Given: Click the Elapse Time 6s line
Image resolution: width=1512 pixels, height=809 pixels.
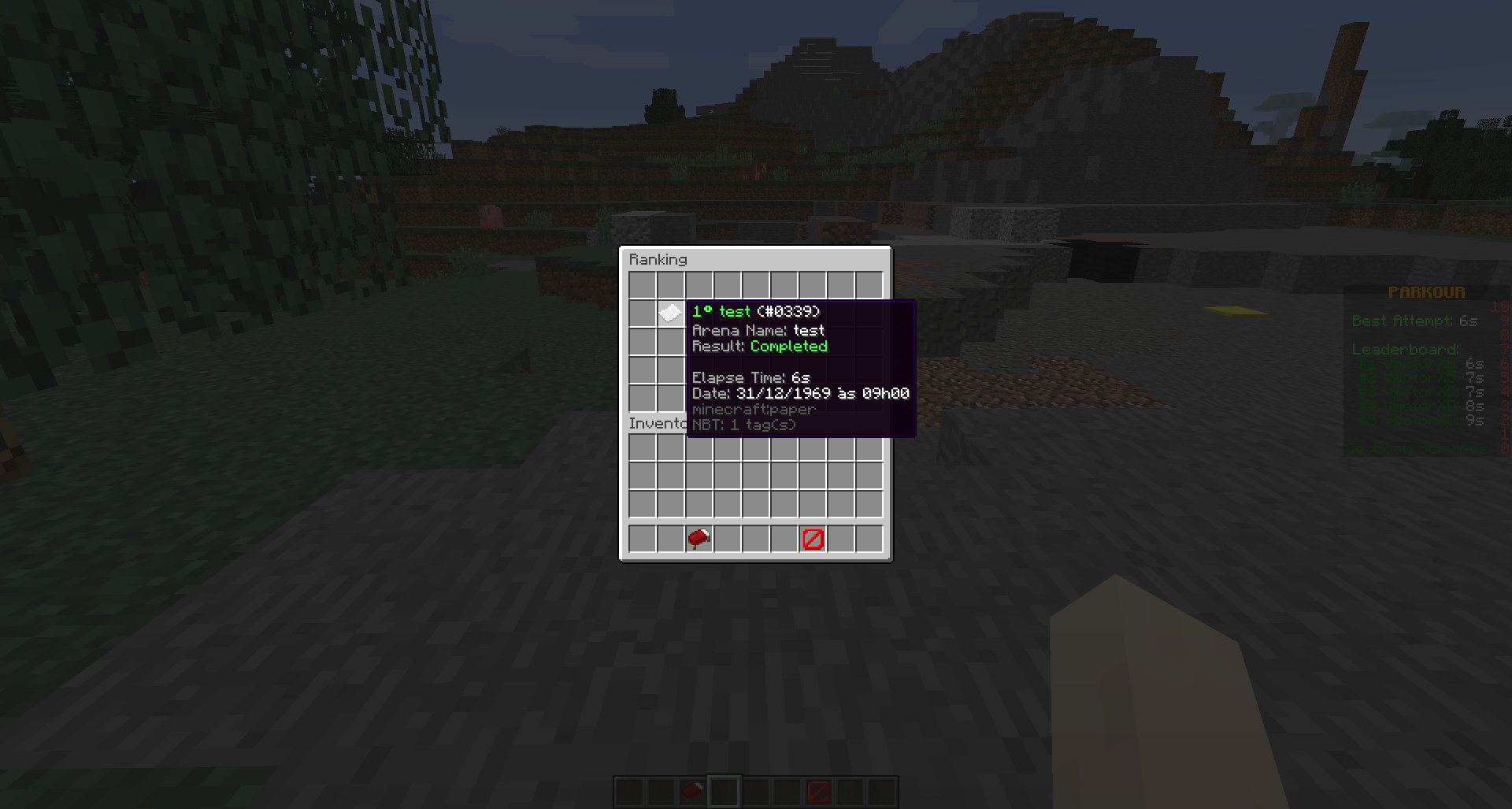Looking at the screenshot, I should [x=749, y=377].
